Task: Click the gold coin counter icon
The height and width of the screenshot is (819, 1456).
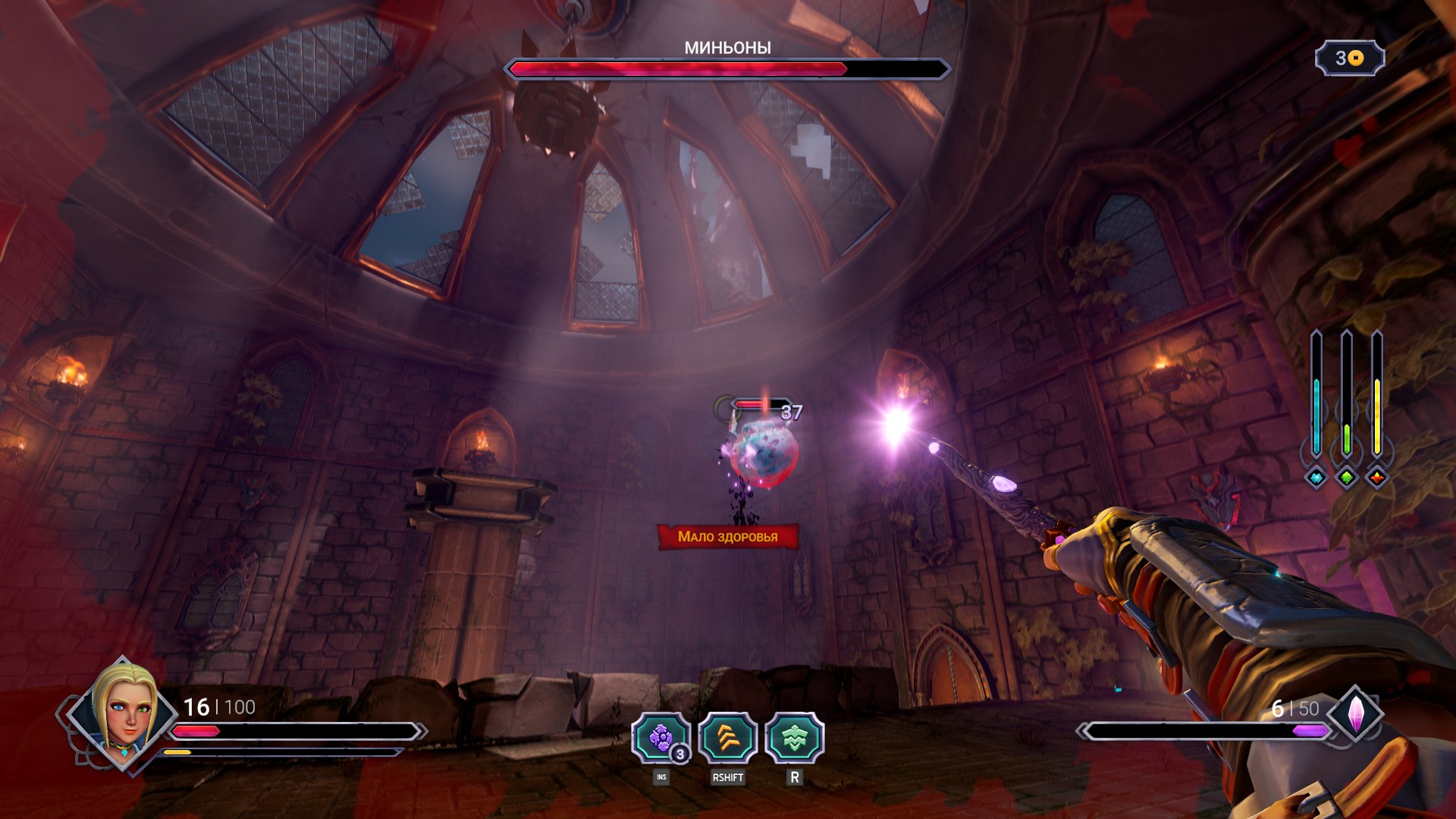Action: click(x=1356, y=58)
